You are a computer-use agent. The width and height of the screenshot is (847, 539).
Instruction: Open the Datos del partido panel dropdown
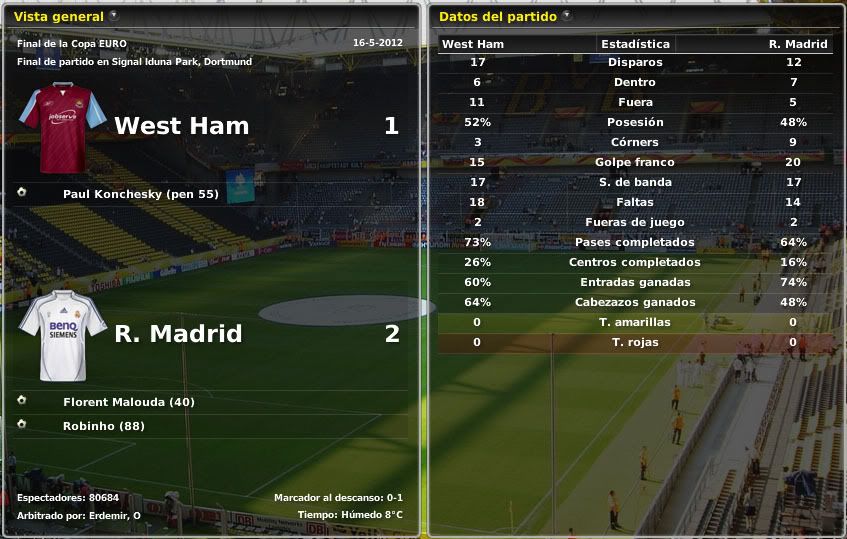tap(567, 16)
